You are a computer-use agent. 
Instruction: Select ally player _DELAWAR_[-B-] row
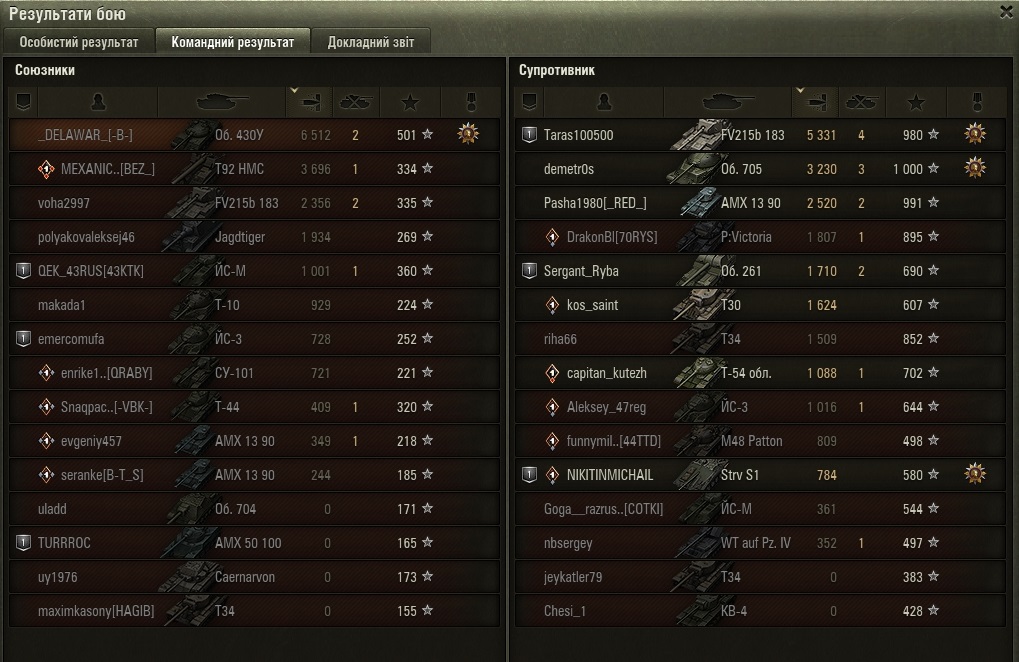(x=85, y=135)
